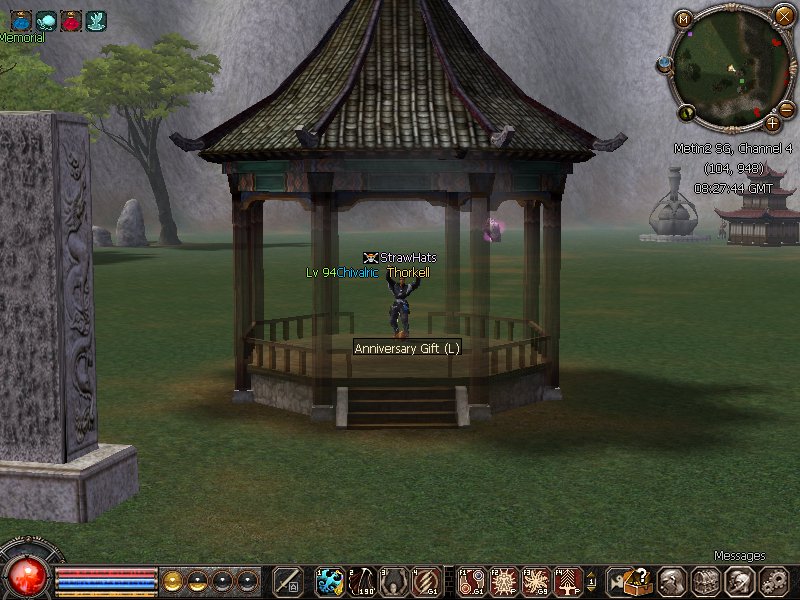Zoom in the minimap with the plus button

[772, 123]
